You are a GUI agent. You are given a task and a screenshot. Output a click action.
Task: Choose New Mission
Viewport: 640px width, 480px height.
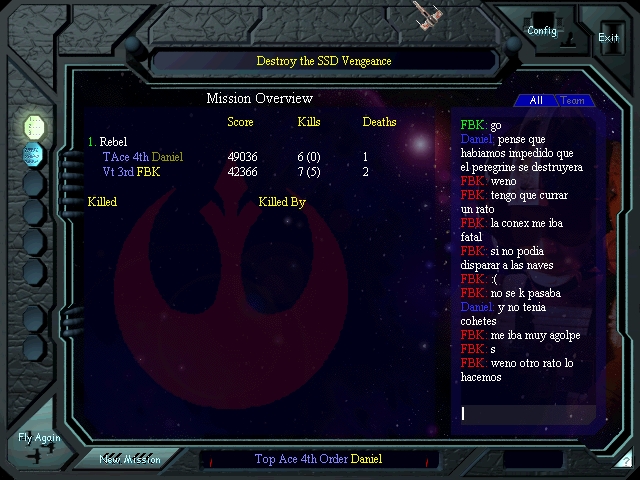click(130, 459)
